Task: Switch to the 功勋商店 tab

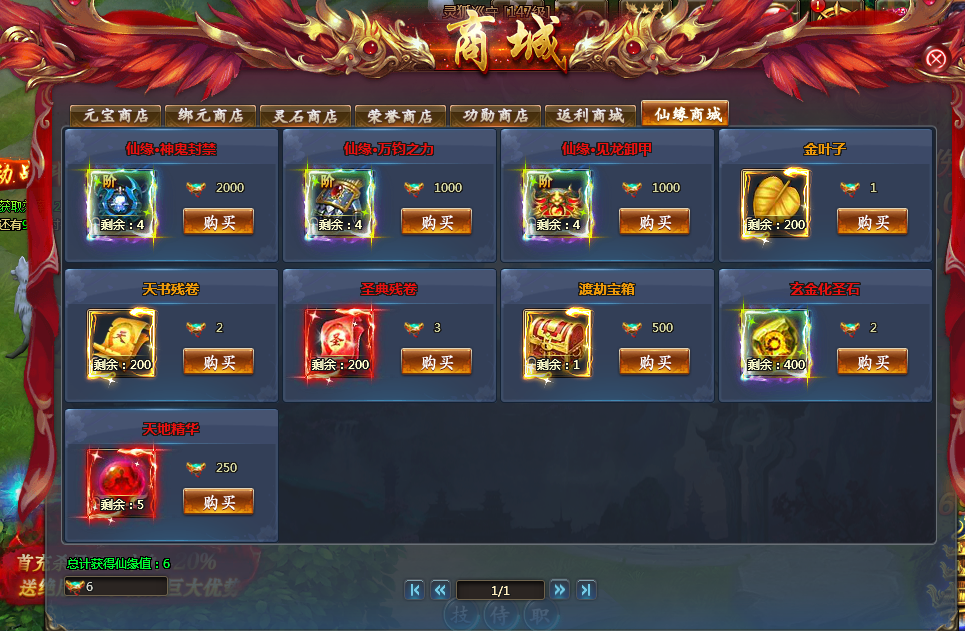Action: [495, 115]
